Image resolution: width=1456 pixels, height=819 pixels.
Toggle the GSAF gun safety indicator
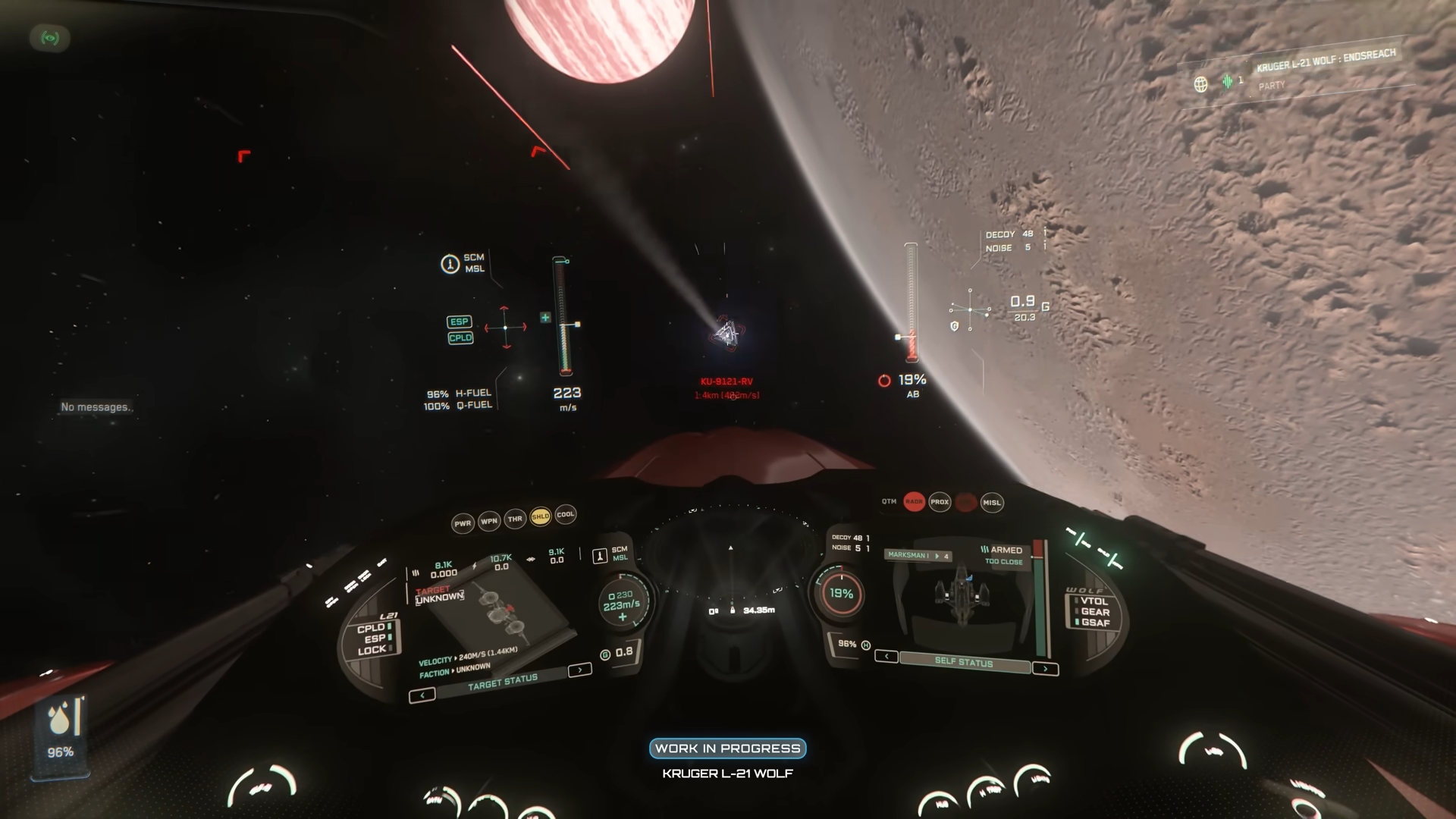pyautogui.click(x=1095, y=621)
